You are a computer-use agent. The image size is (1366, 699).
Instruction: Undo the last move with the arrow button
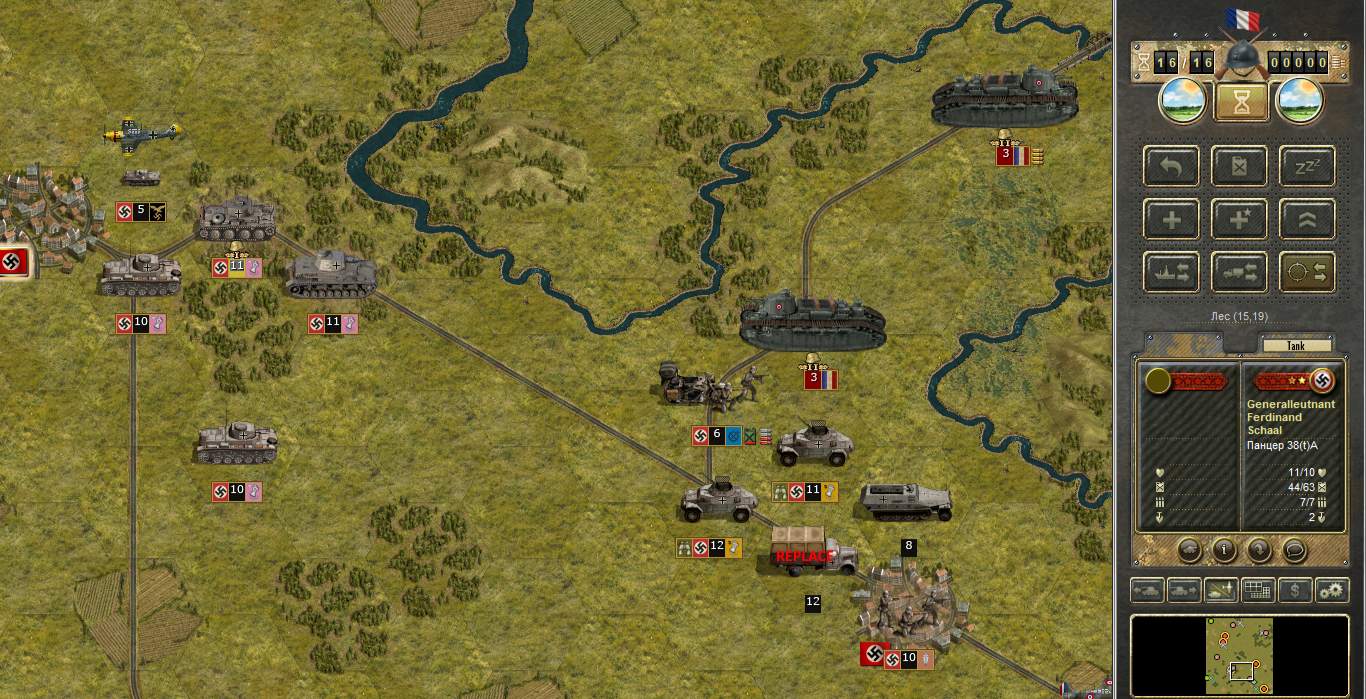pyautogui.click(x=1172, y=166)
